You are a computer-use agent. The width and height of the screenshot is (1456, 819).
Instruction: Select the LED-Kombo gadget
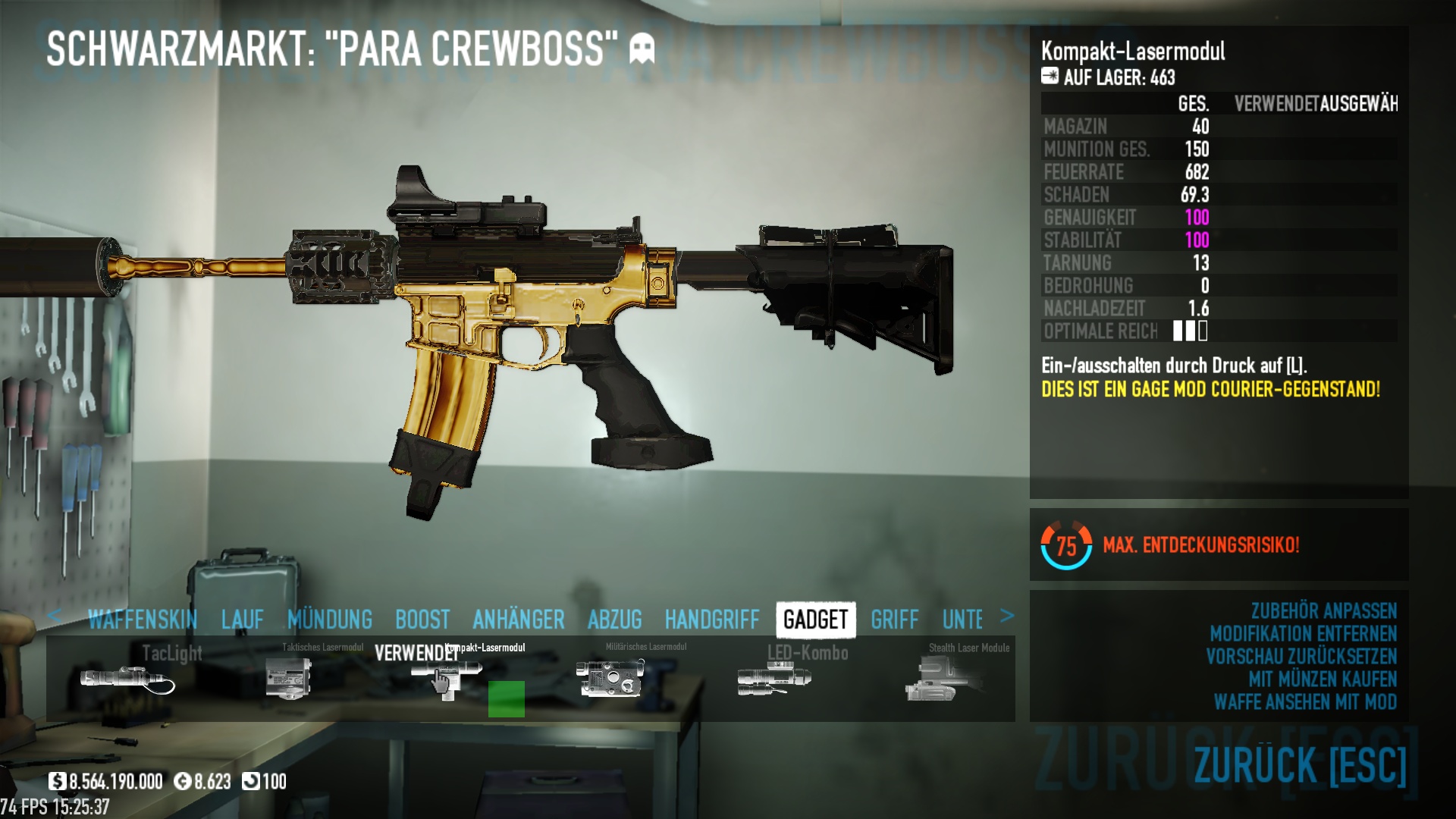[774, 677]
